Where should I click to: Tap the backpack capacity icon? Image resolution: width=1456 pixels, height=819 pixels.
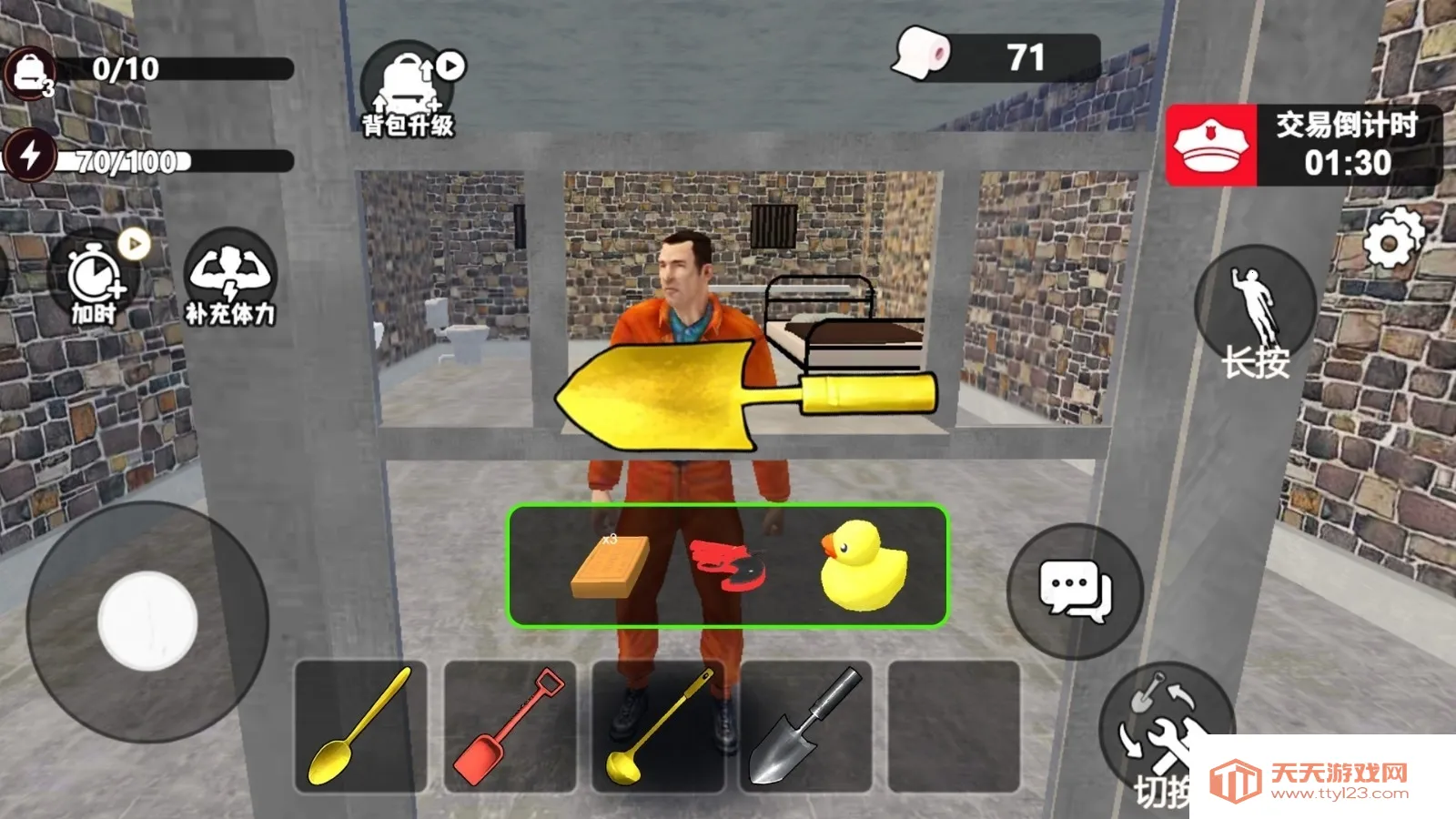click(x=29, y=73)
